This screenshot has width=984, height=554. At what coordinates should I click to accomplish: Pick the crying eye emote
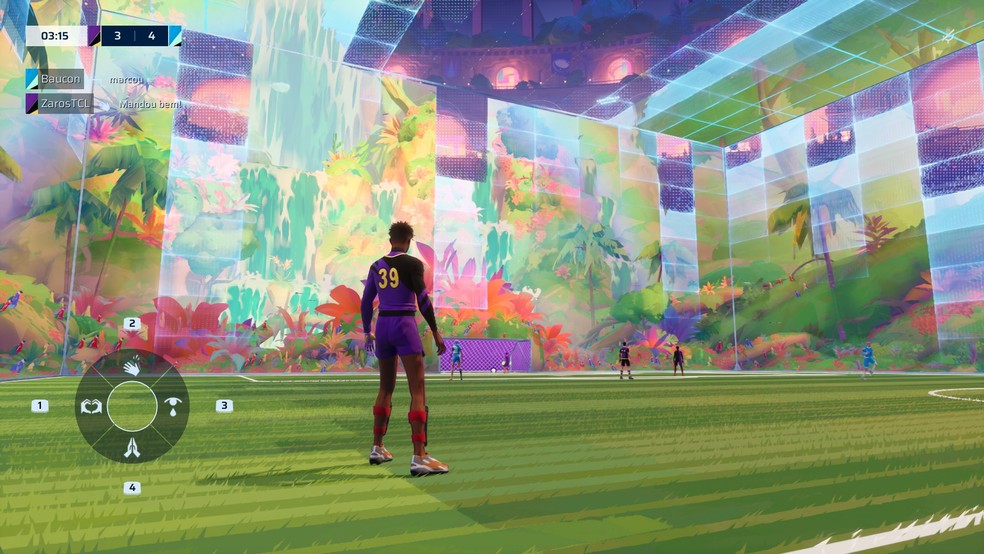tap(173, 406)
